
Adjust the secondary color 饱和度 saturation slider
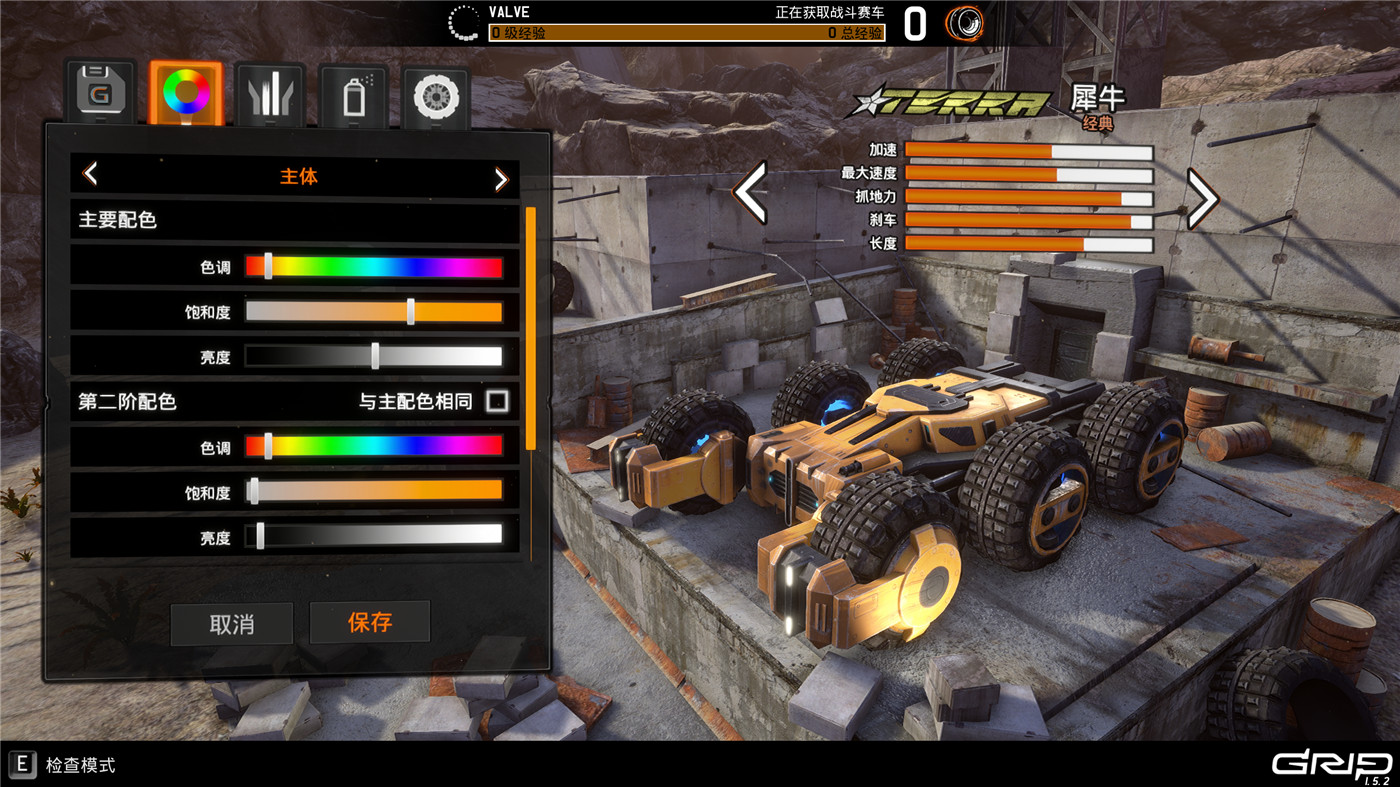point(373,491)
